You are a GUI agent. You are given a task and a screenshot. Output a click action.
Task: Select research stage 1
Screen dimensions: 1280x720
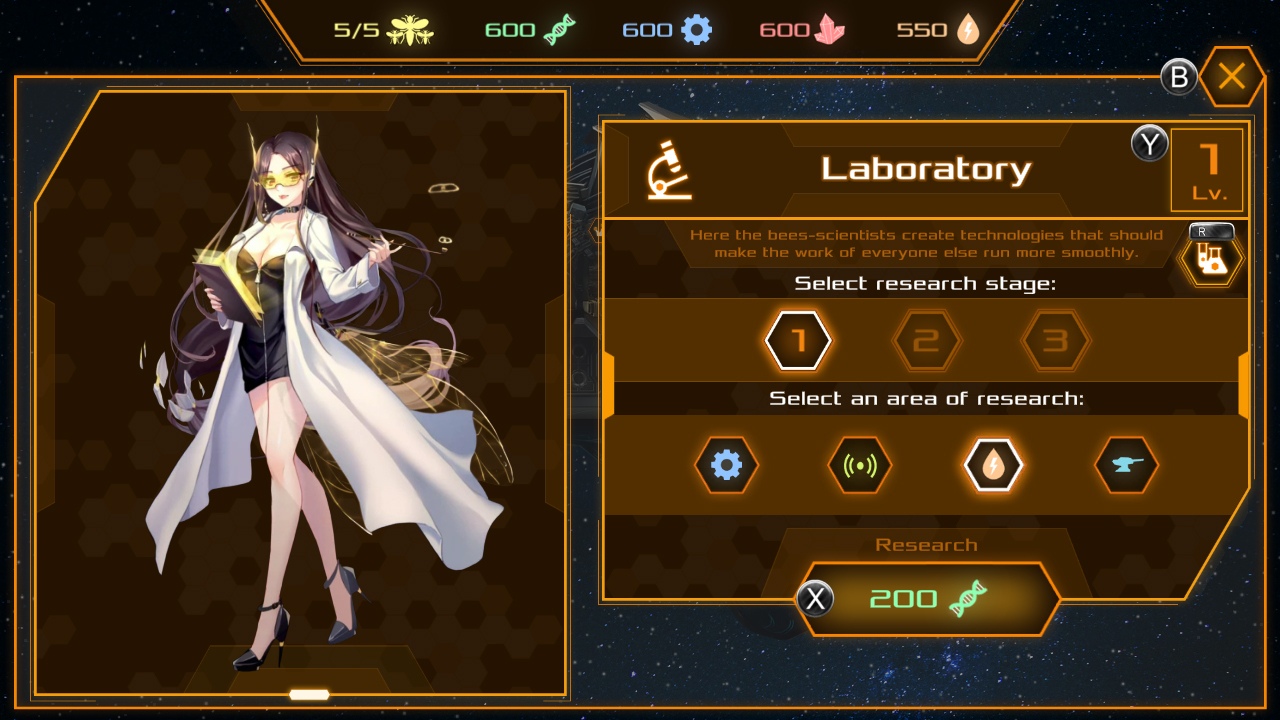coord(796,340)
